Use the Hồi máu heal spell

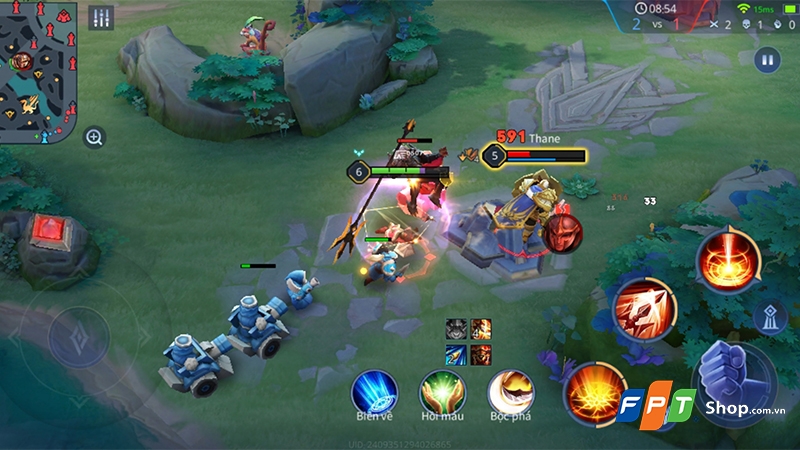tap(441, 392)
